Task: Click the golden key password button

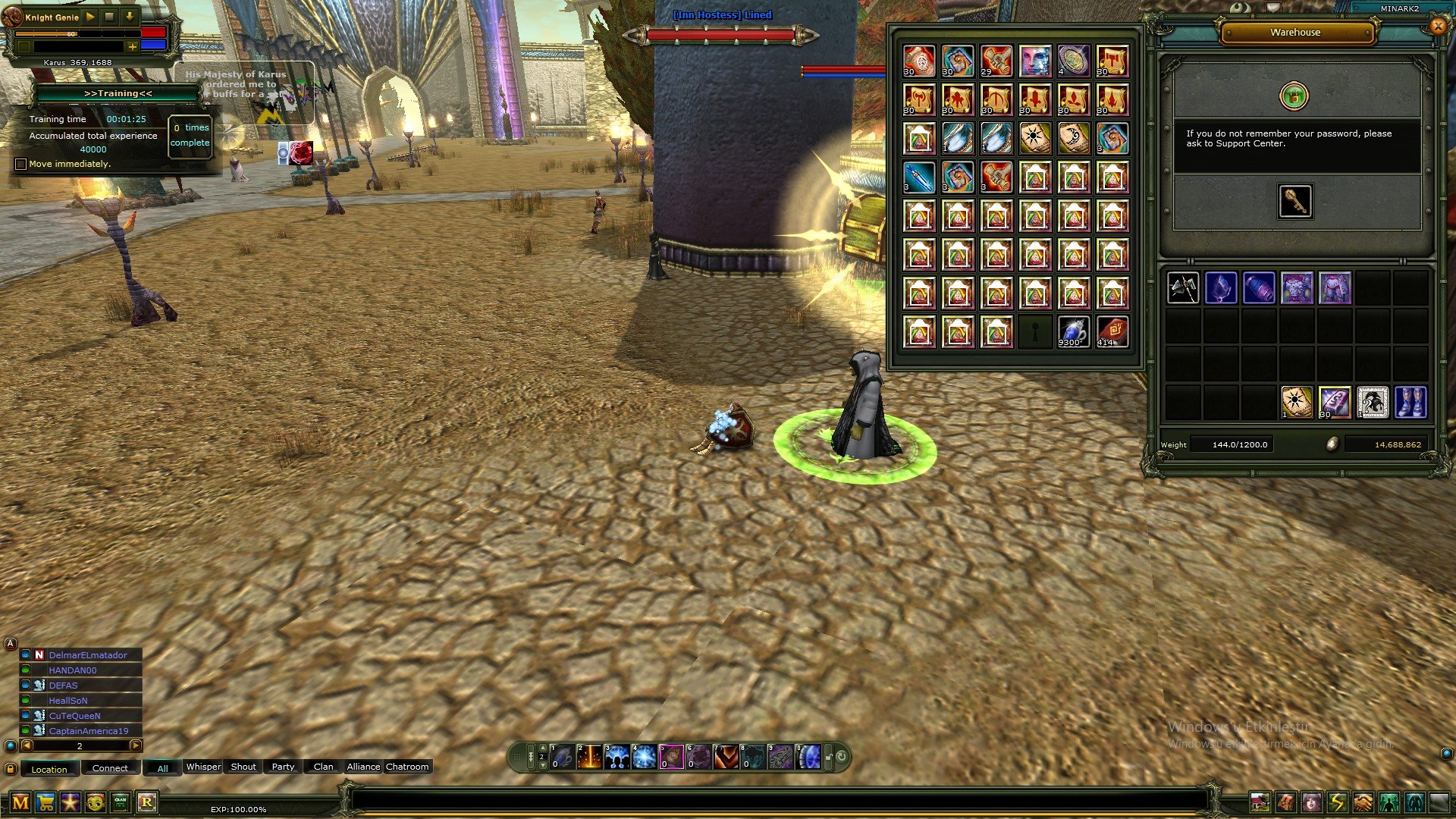Action: click(1294, 202)
